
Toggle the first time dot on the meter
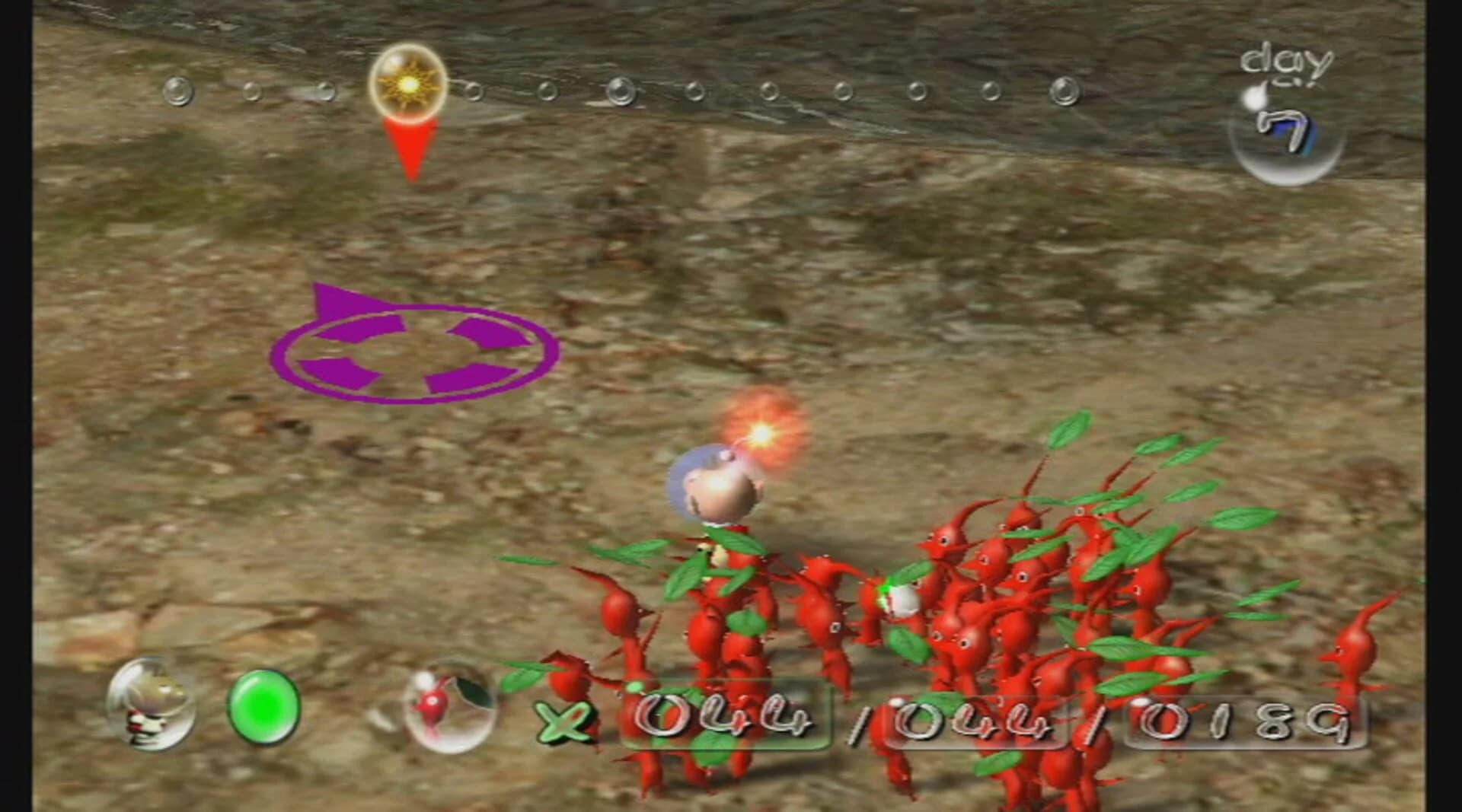[x=177, y=91]
